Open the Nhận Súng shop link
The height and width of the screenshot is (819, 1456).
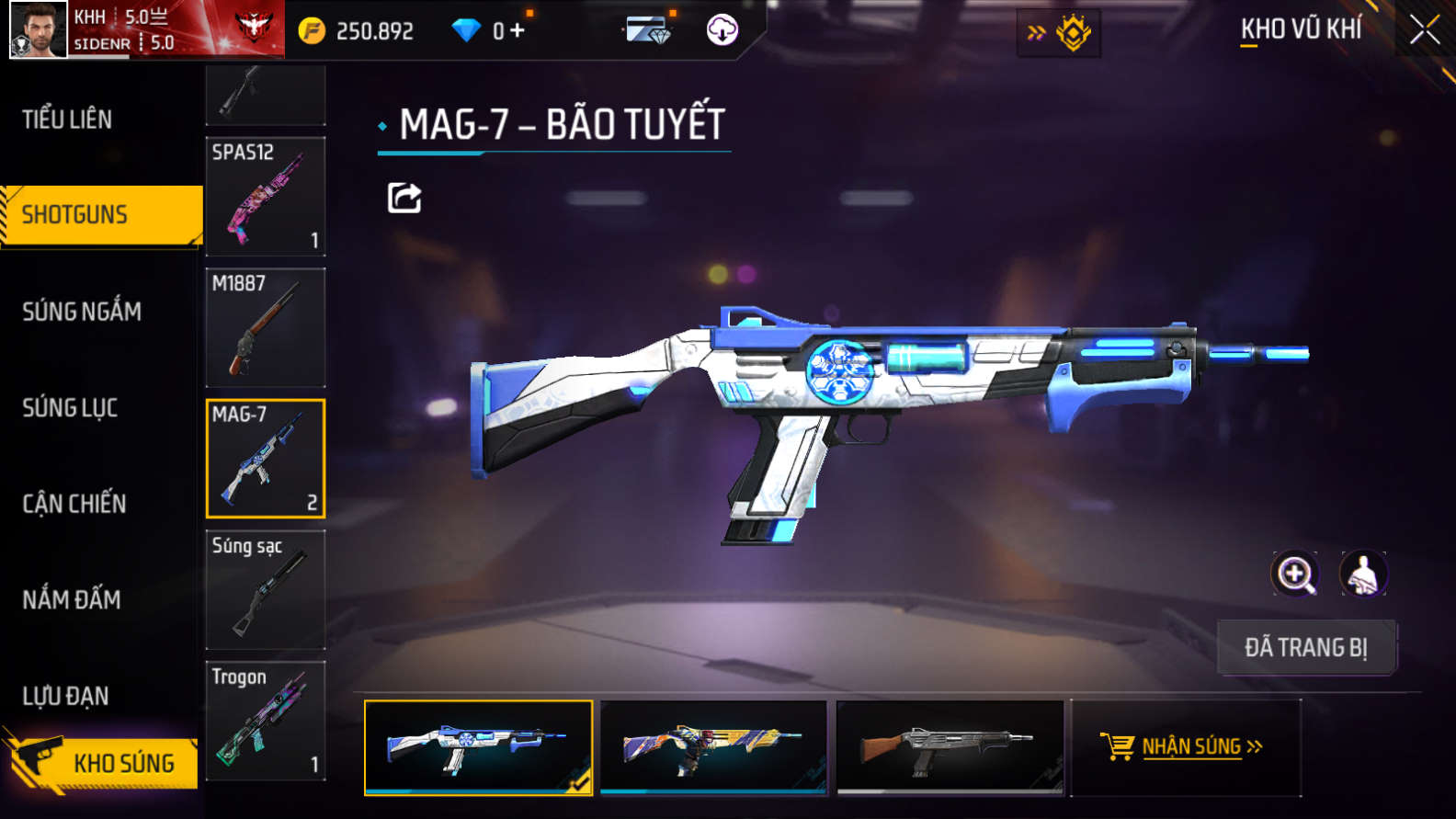pyautogui.click(x=1185, y=746)
